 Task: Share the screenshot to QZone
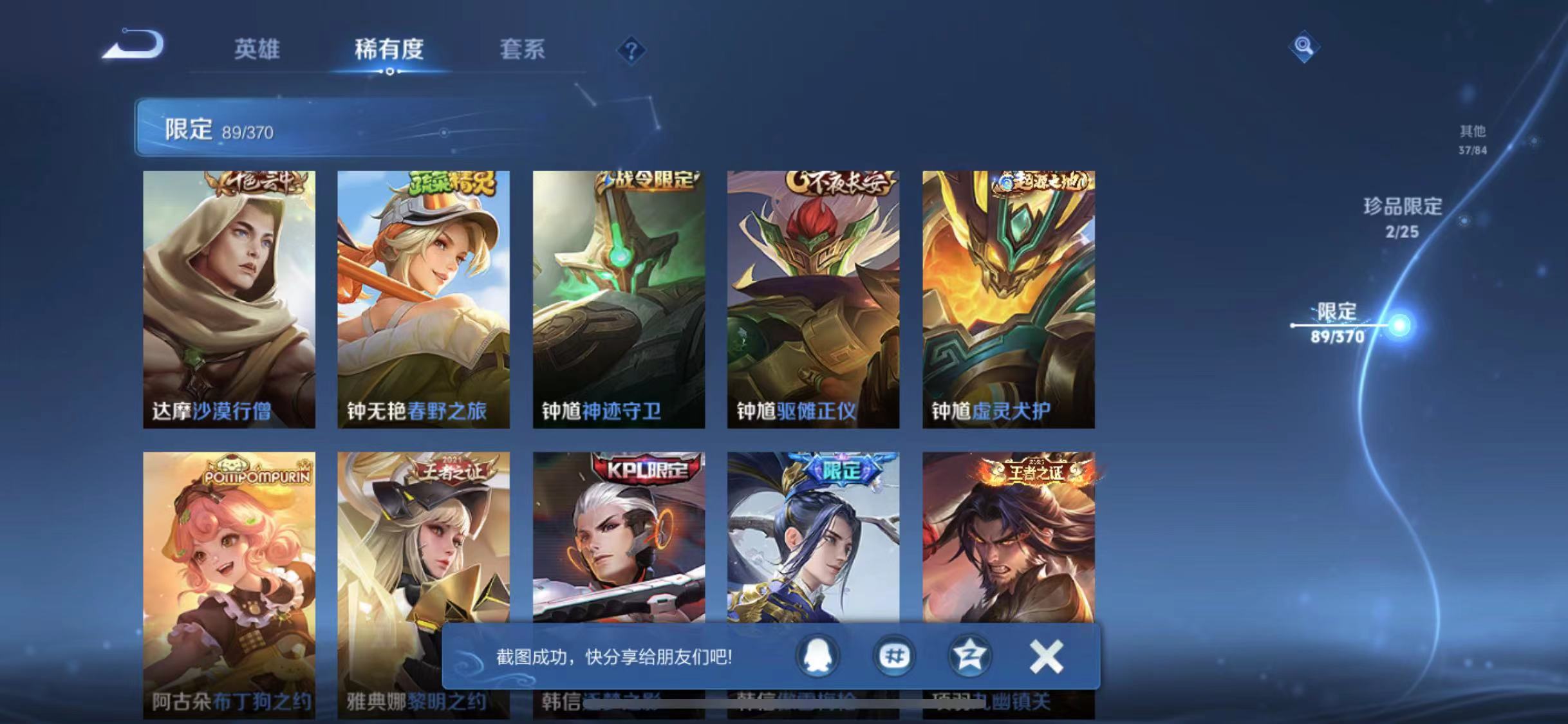click(x=971, y=655)
